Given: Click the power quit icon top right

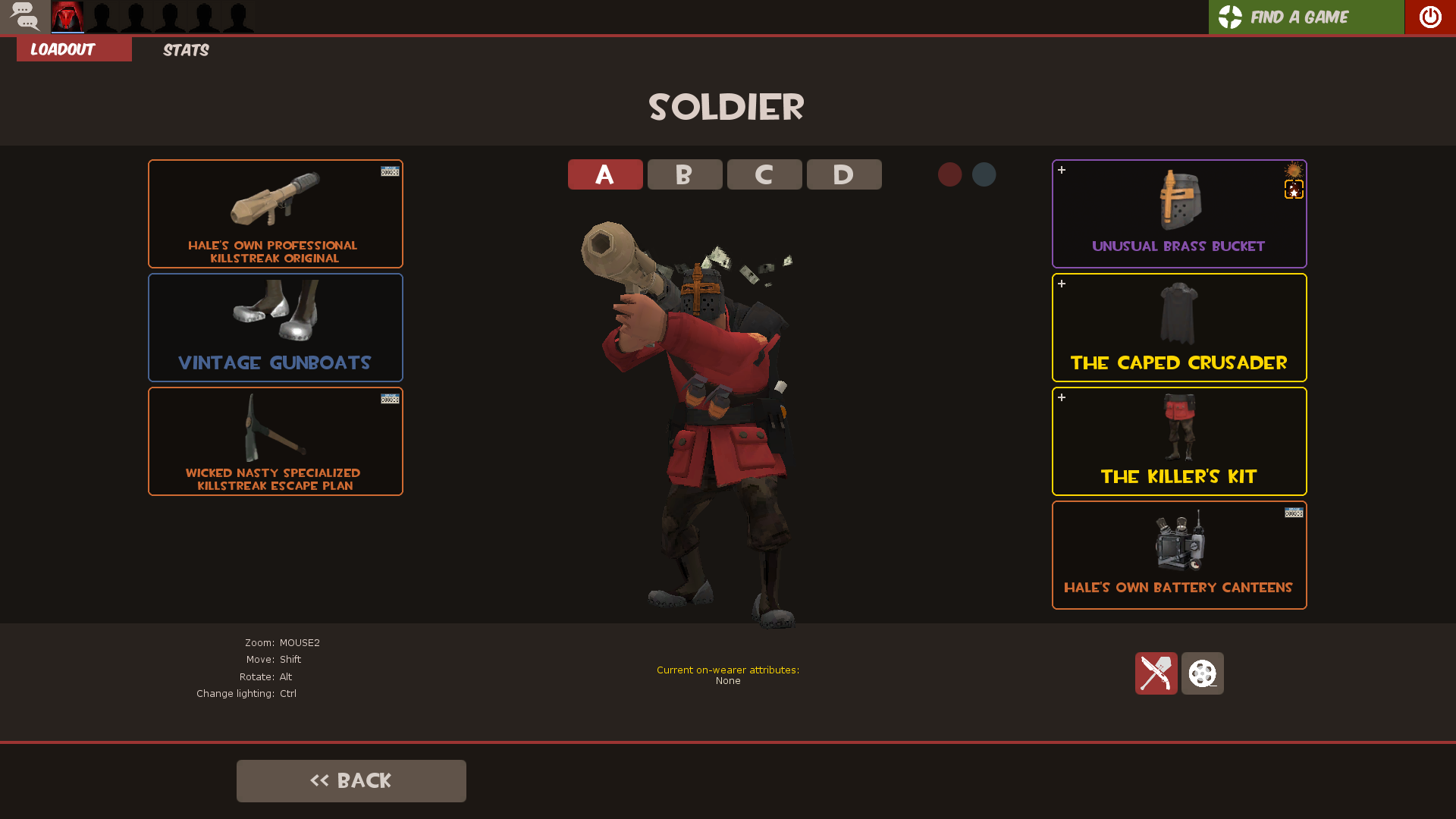Looking at the screenshot, I should point(1429,17).
